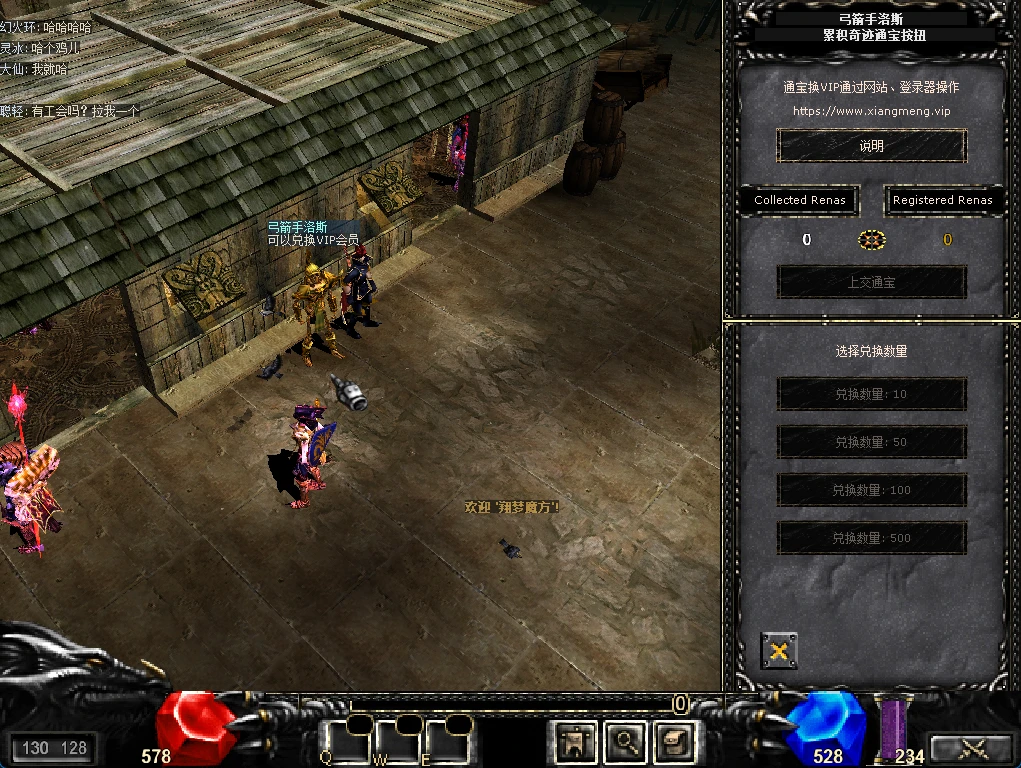Select the 兑换数量: 50 option
The height and width of the screenshot is (768, 1021).
point(871,442)
